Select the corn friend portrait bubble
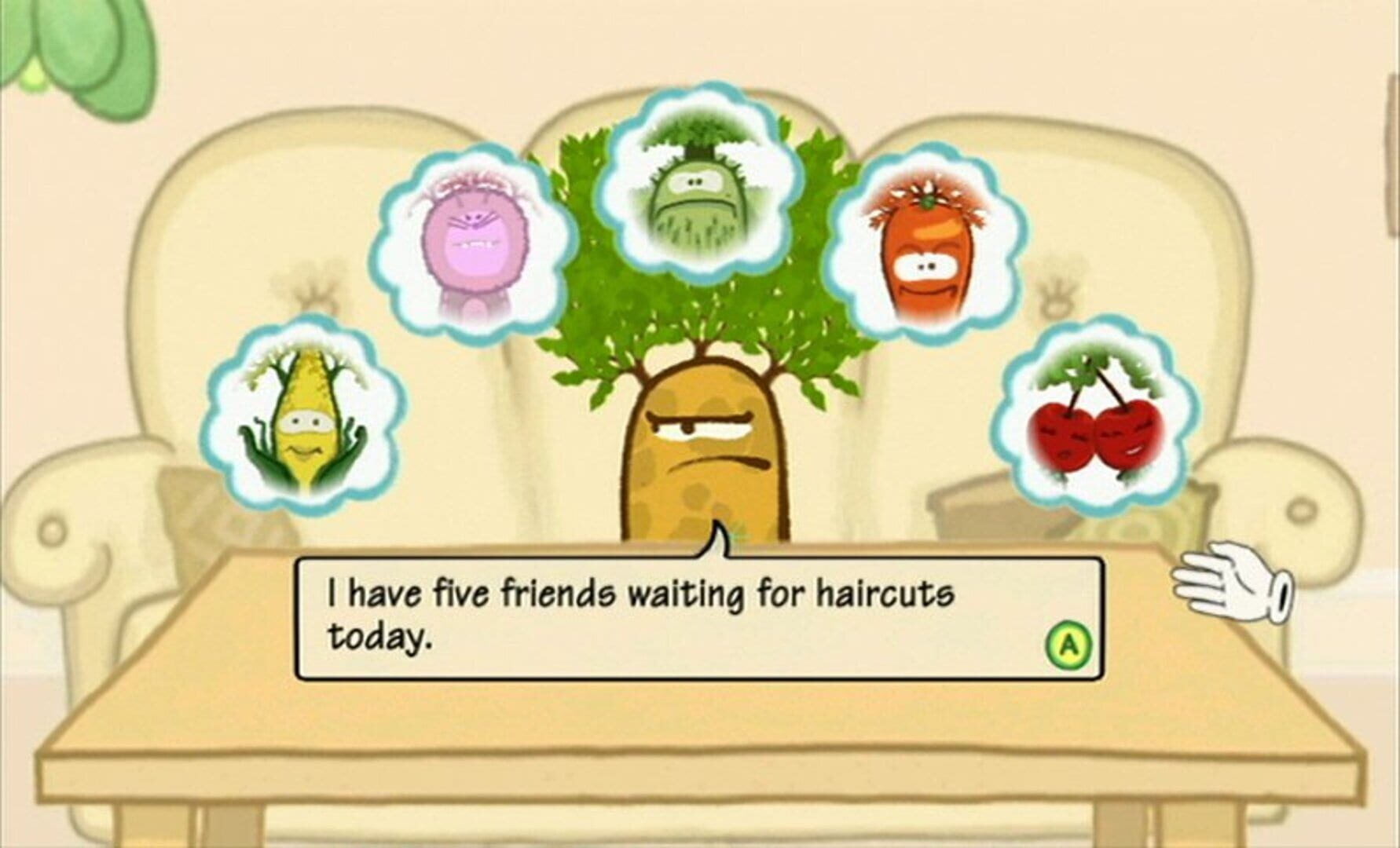This screenshot has height=848, width=1400. click(x=307, y=415)
